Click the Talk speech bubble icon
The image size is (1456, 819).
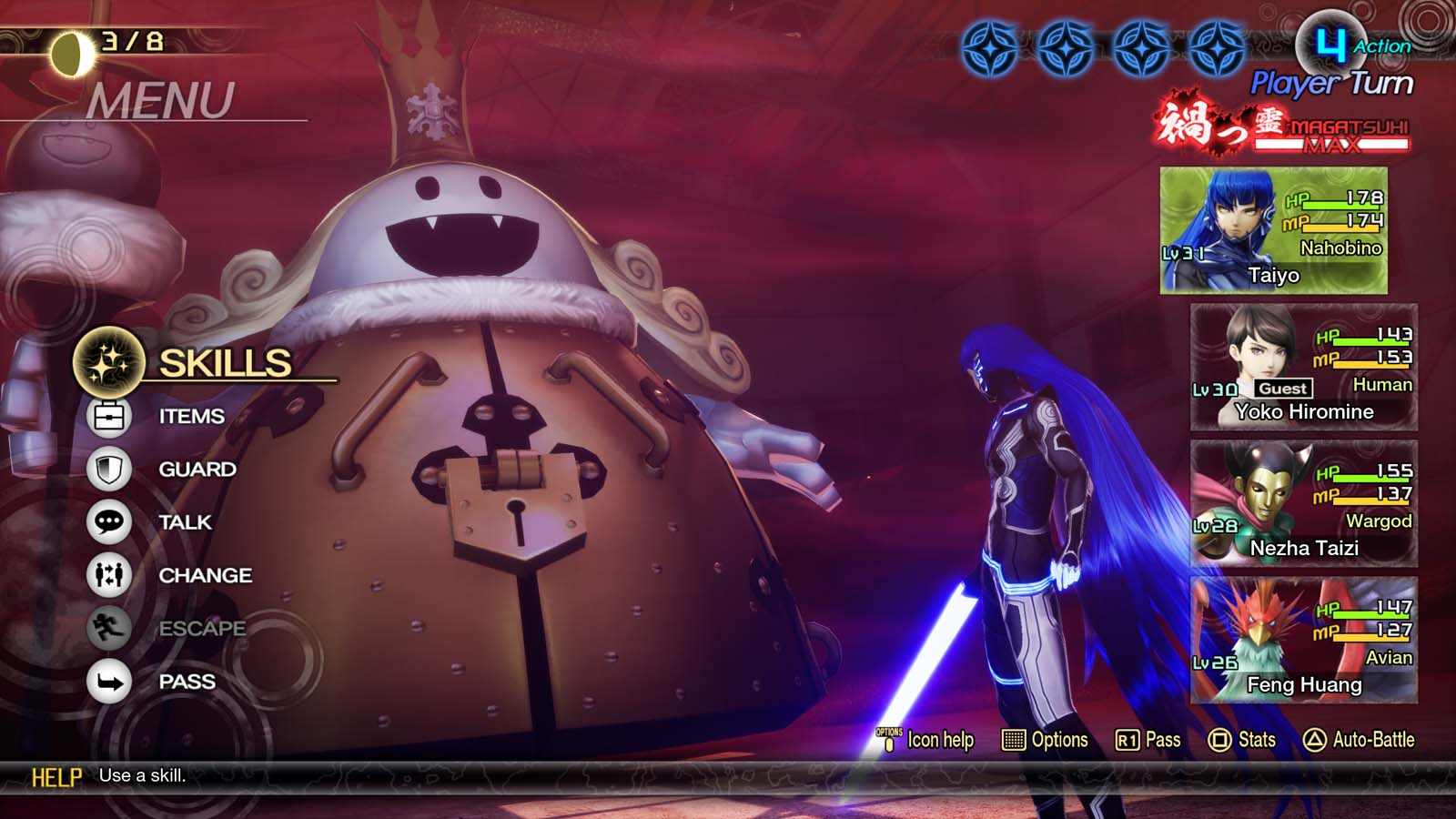(x=108, y=522)
